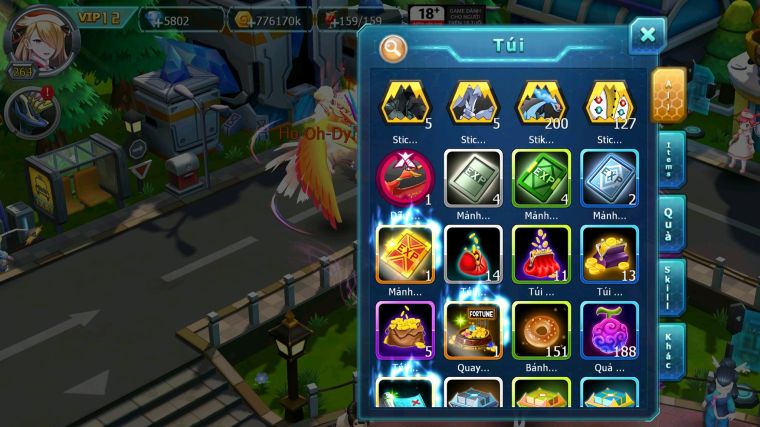
Task: Close the Túi bag window
Action: (647, 35)
